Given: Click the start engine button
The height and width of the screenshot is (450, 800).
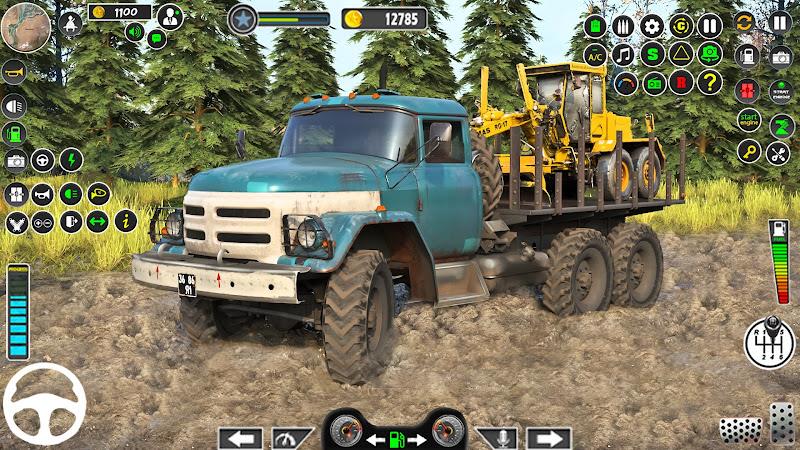Looking at the screenshot, I should click(x=749, y=121).
